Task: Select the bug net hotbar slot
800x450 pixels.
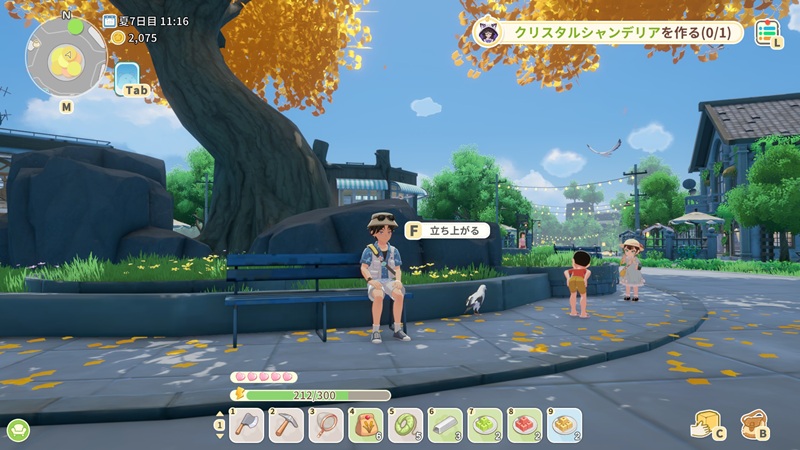Action: (326, 425)
